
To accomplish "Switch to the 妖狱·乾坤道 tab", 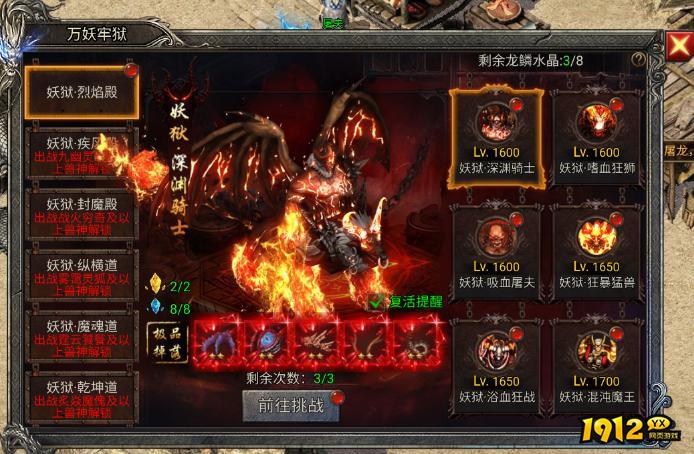I will point(83,394).
